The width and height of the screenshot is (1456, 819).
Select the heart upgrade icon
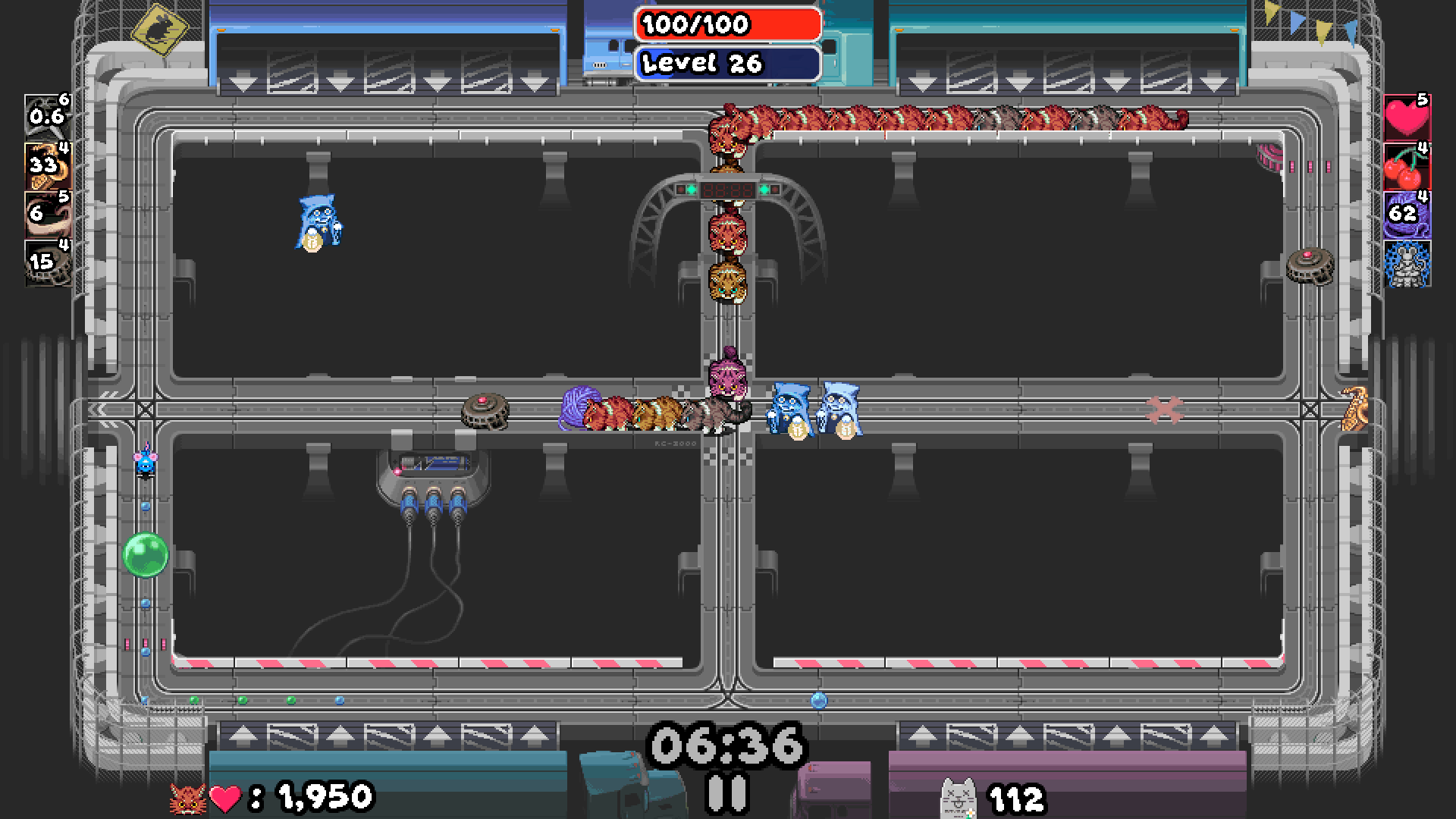pos(1407,118)
